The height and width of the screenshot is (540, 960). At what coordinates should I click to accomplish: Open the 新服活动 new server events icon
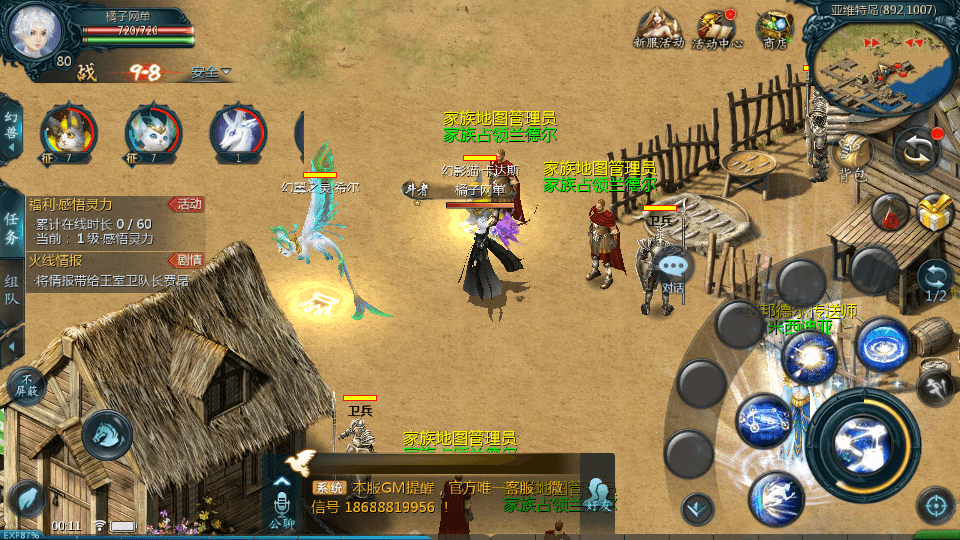658,27
